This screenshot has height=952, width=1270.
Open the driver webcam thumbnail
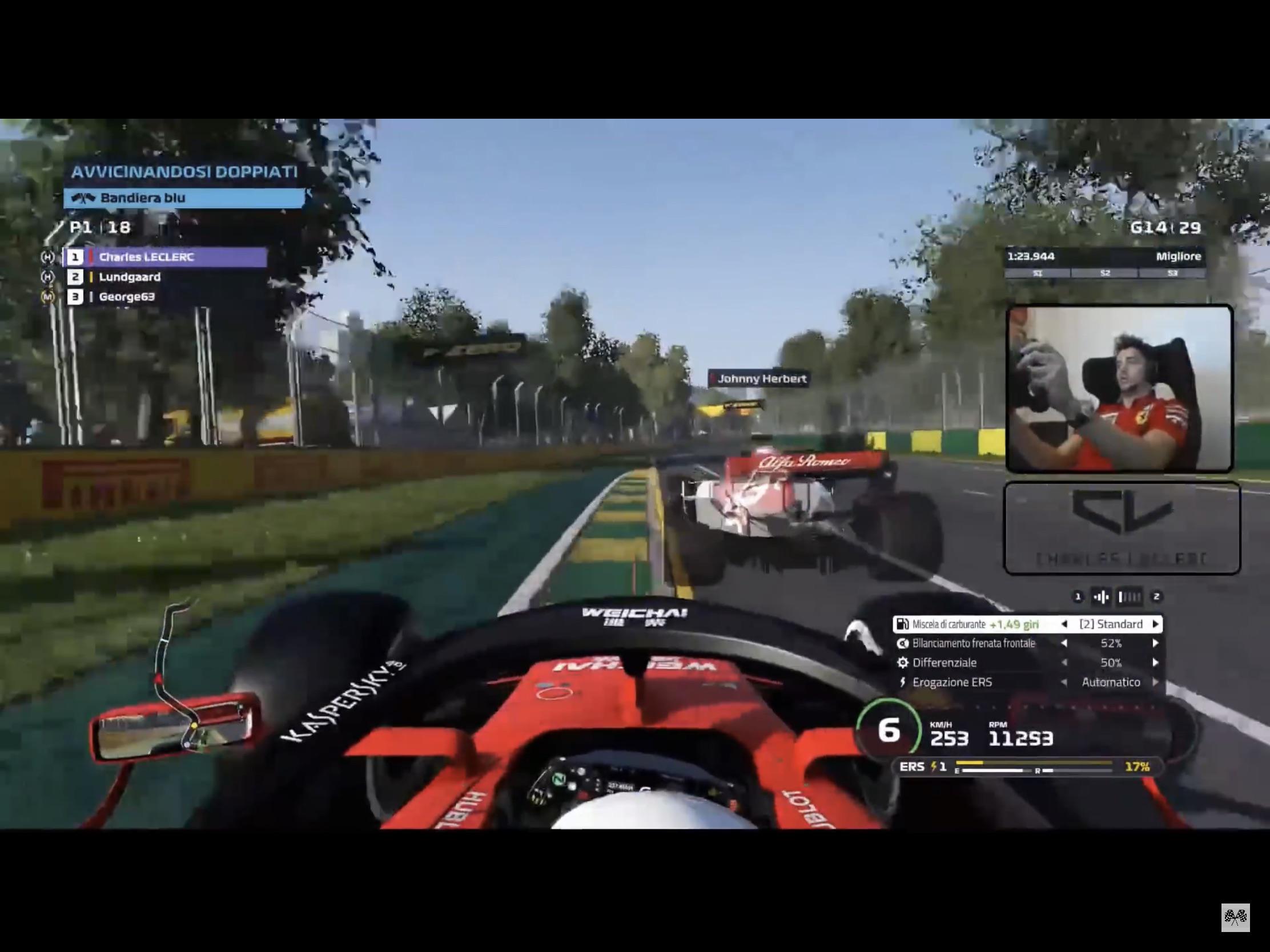click(1119, 389)
